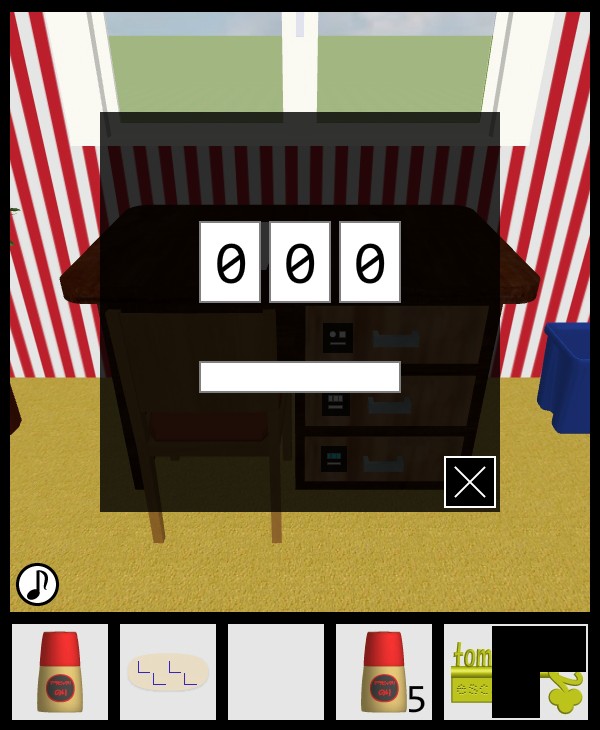Image resolution: width=600 pixels, height=730 pixels.
Task: Click the blank white bar under the digits
Action: coord(300,377)
